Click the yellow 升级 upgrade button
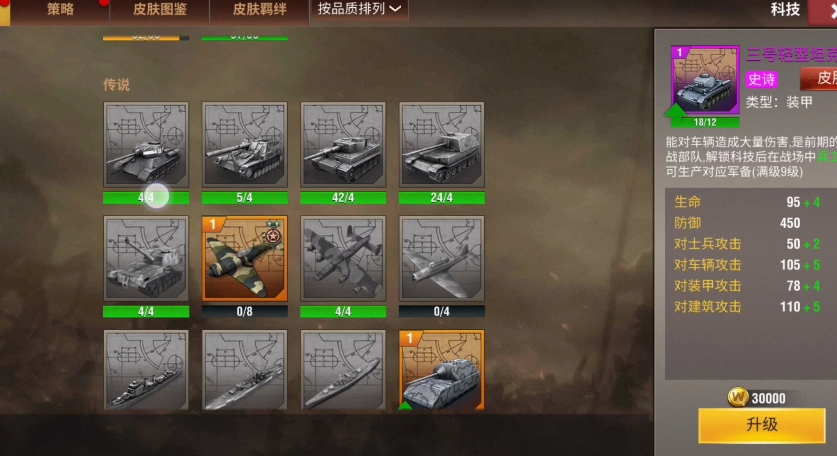Screen dimensions: 837x456 (761, 425)
